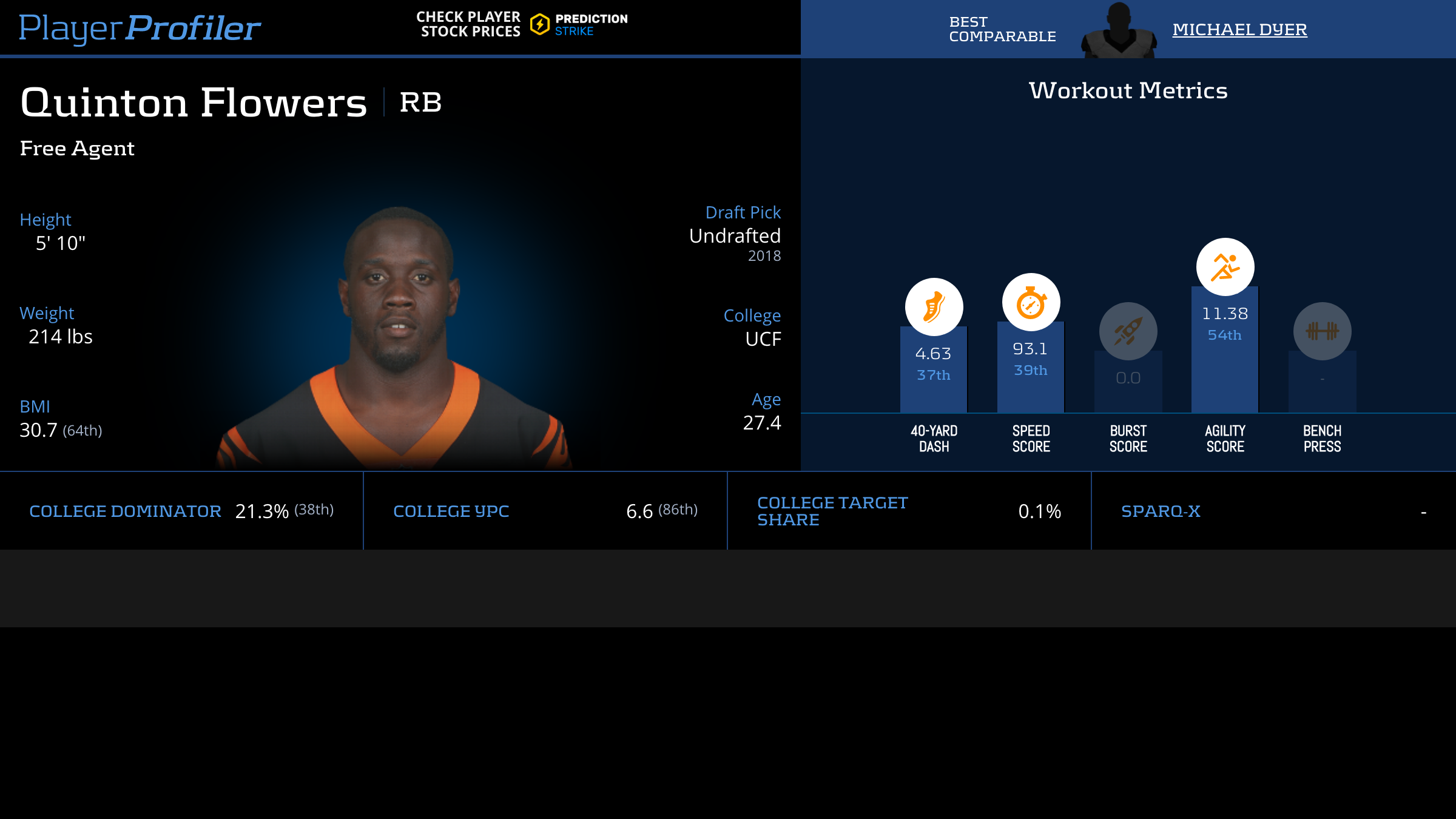Screen dimensions: 1456x819
Task: Click the best comparable player silhouette
Action: (1119, 32)
